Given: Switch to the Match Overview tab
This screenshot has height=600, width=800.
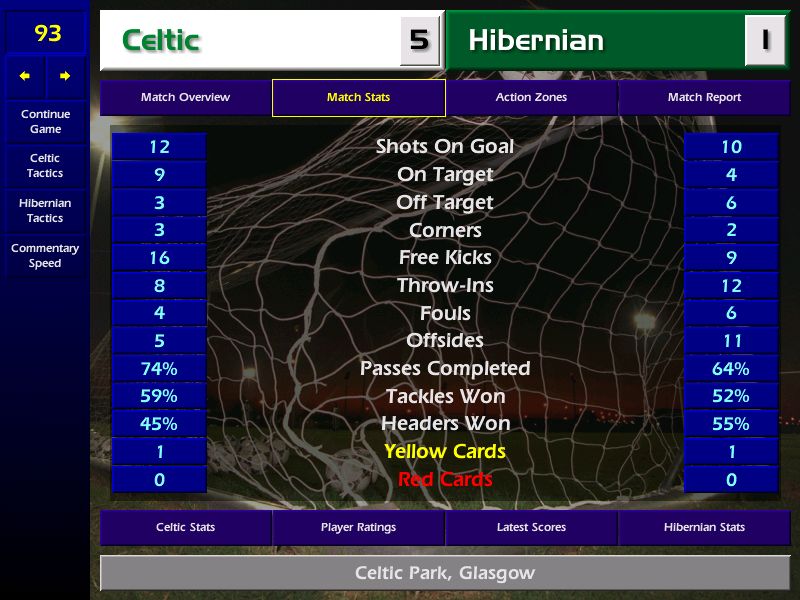Looking at the screenshot, I should coord(185,98).
